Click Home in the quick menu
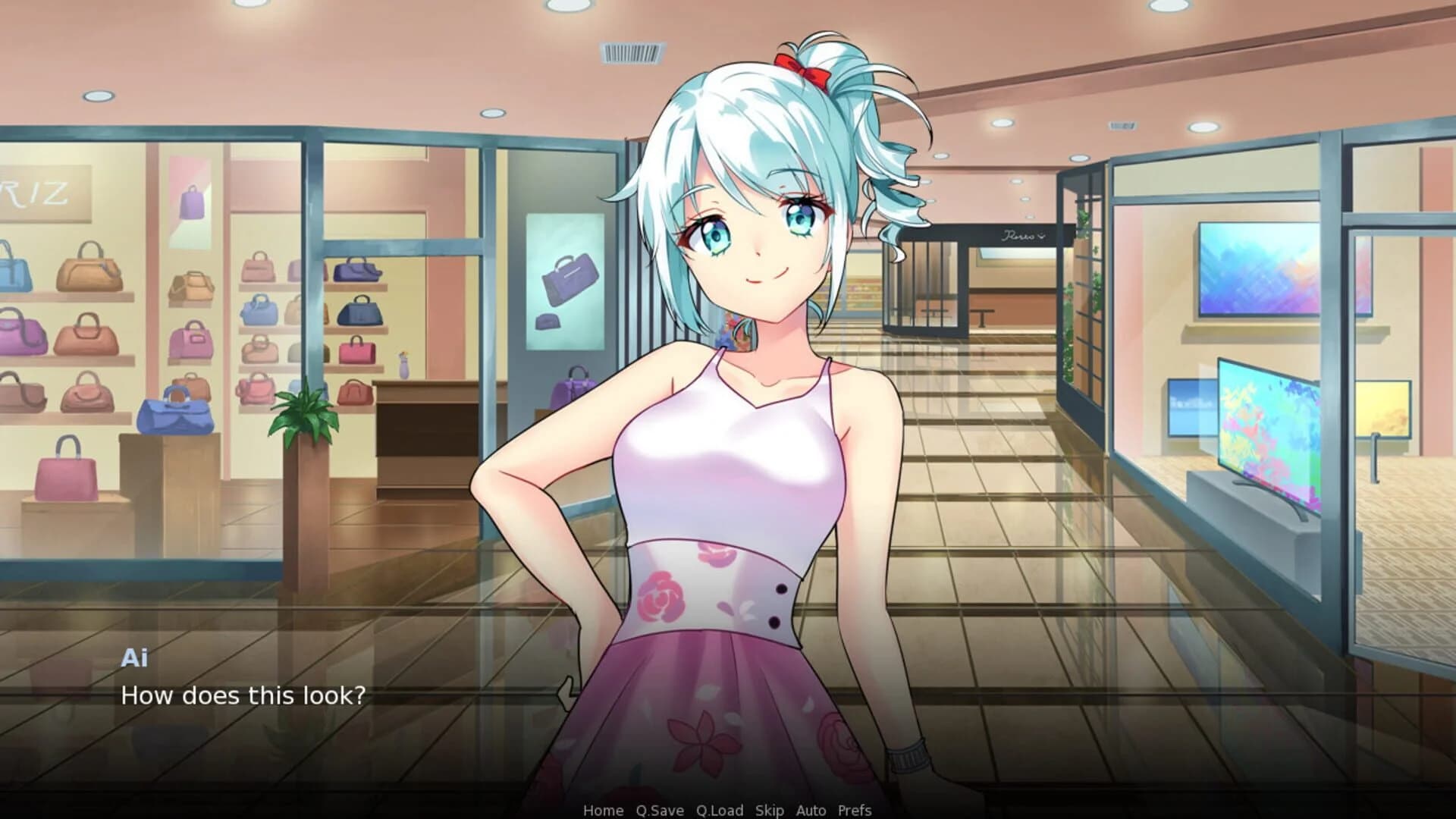Screen dimensions: 1456x819 click(602, 811)
